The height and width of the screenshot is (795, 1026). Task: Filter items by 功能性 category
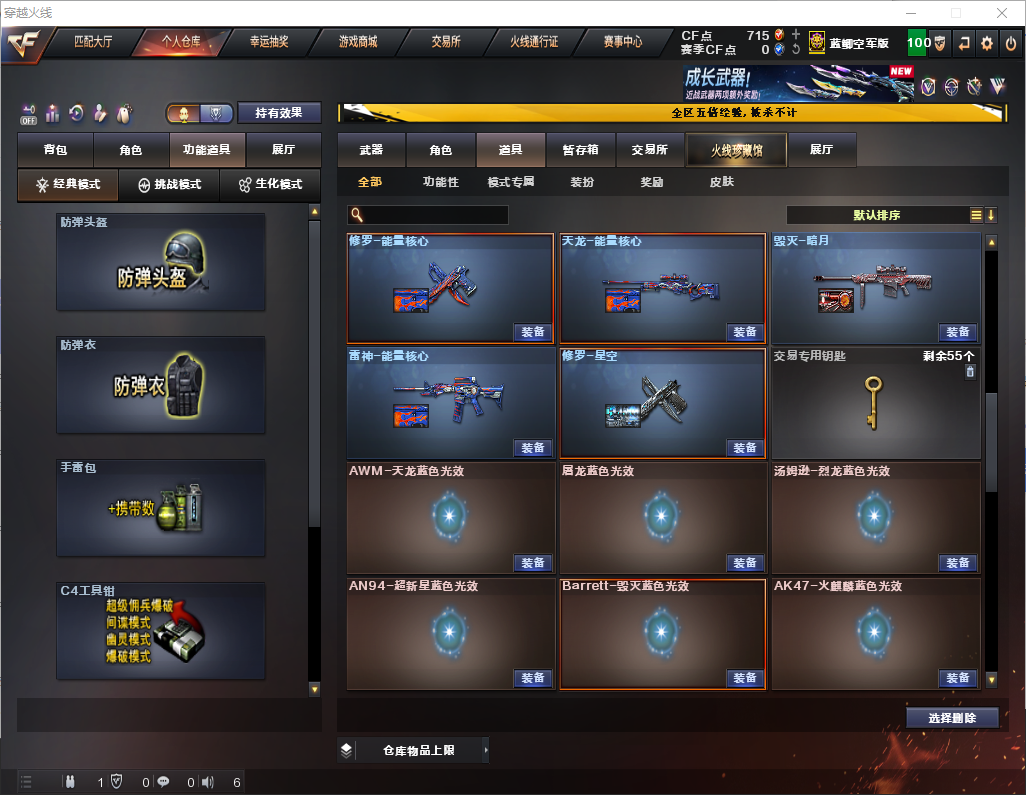coord(440,183)
